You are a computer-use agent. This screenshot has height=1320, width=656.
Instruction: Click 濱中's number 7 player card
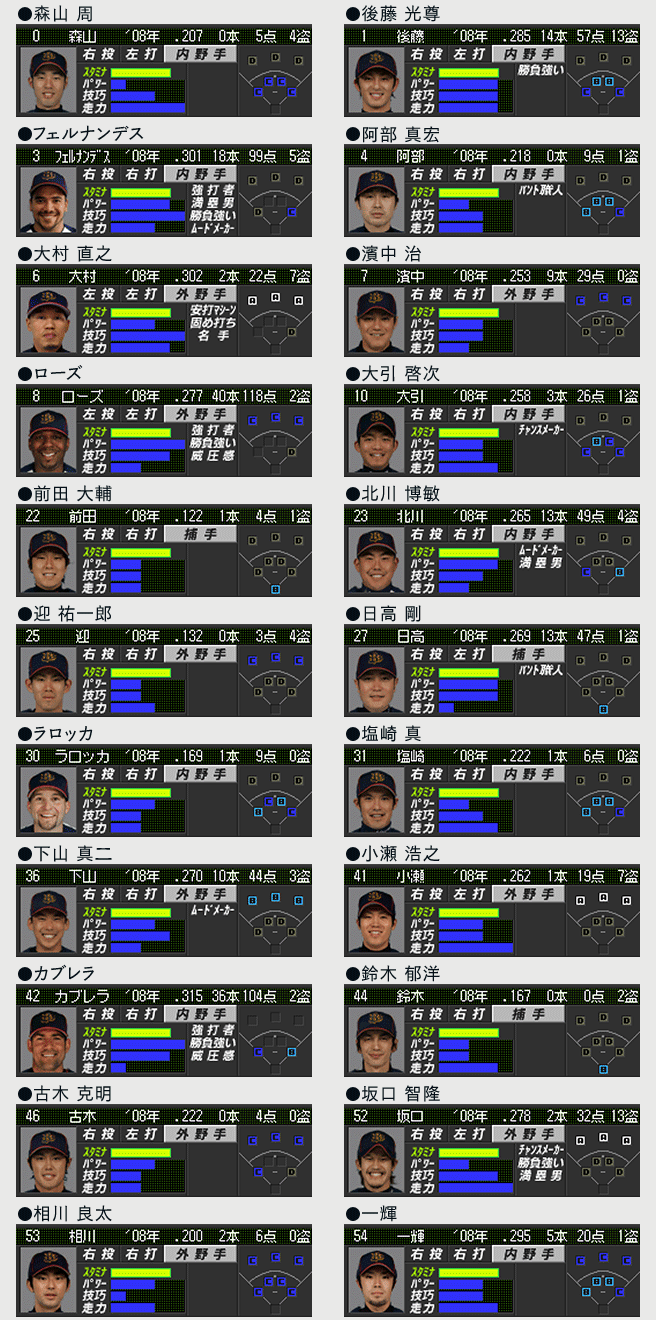pyautogui.click(x=492, y=311)
